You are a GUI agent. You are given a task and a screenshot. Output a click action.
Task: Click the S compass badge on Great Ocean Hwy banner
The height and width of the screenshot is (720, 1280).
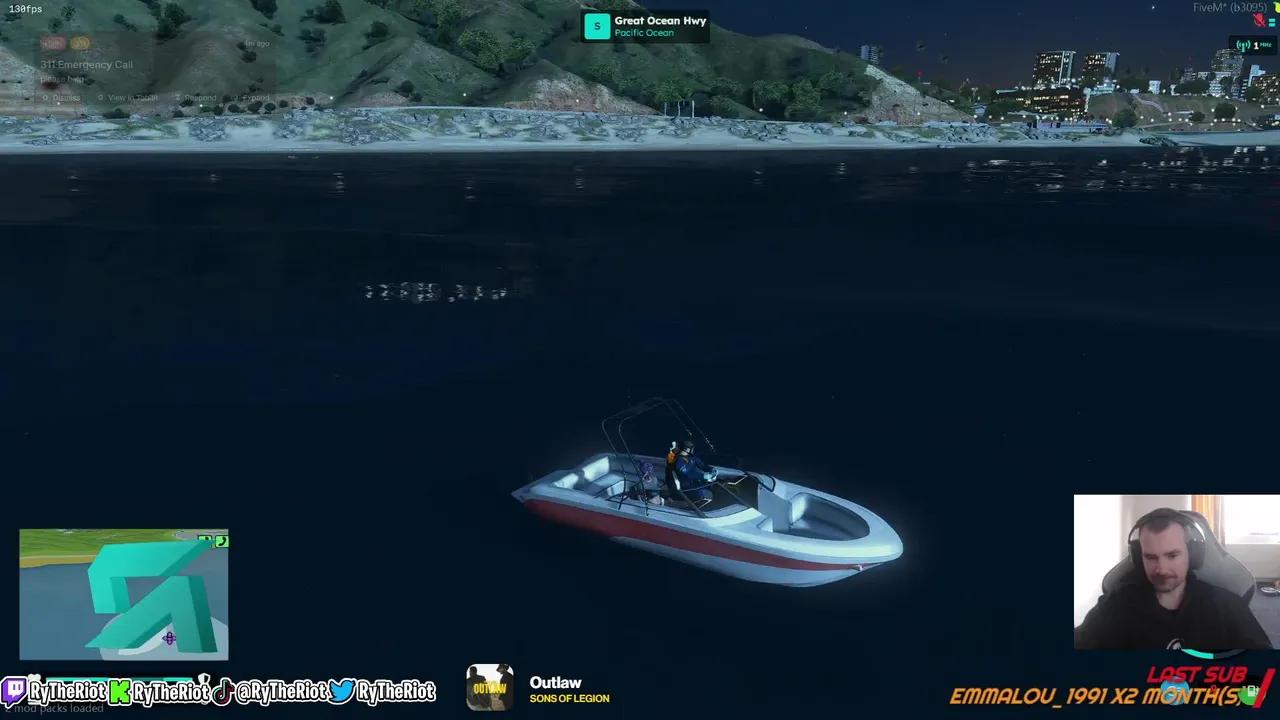click(597, 25)
